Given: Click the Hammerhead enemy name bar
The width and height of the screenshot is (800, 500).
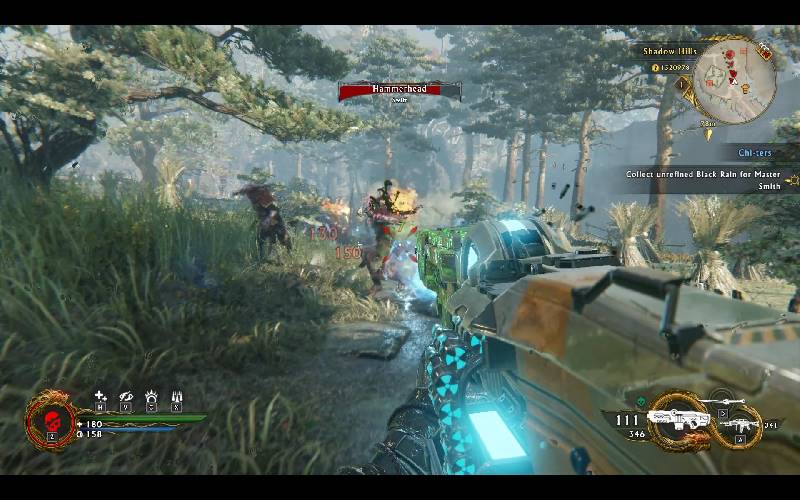Looking at the screenshot, I should coord(400,91).
